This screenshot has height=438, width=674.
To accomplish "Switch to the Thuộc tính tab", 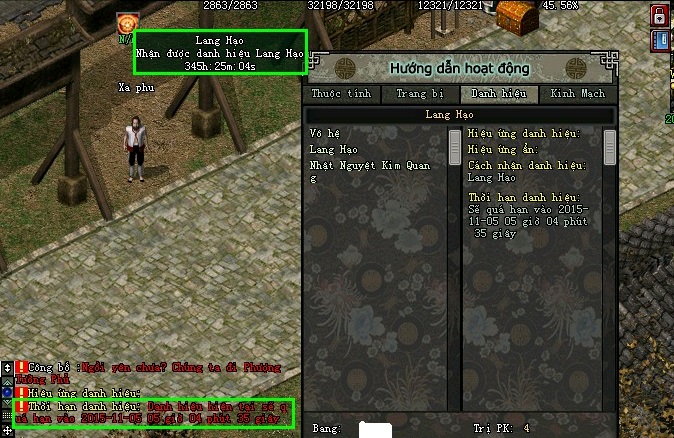I will (341, 94).
